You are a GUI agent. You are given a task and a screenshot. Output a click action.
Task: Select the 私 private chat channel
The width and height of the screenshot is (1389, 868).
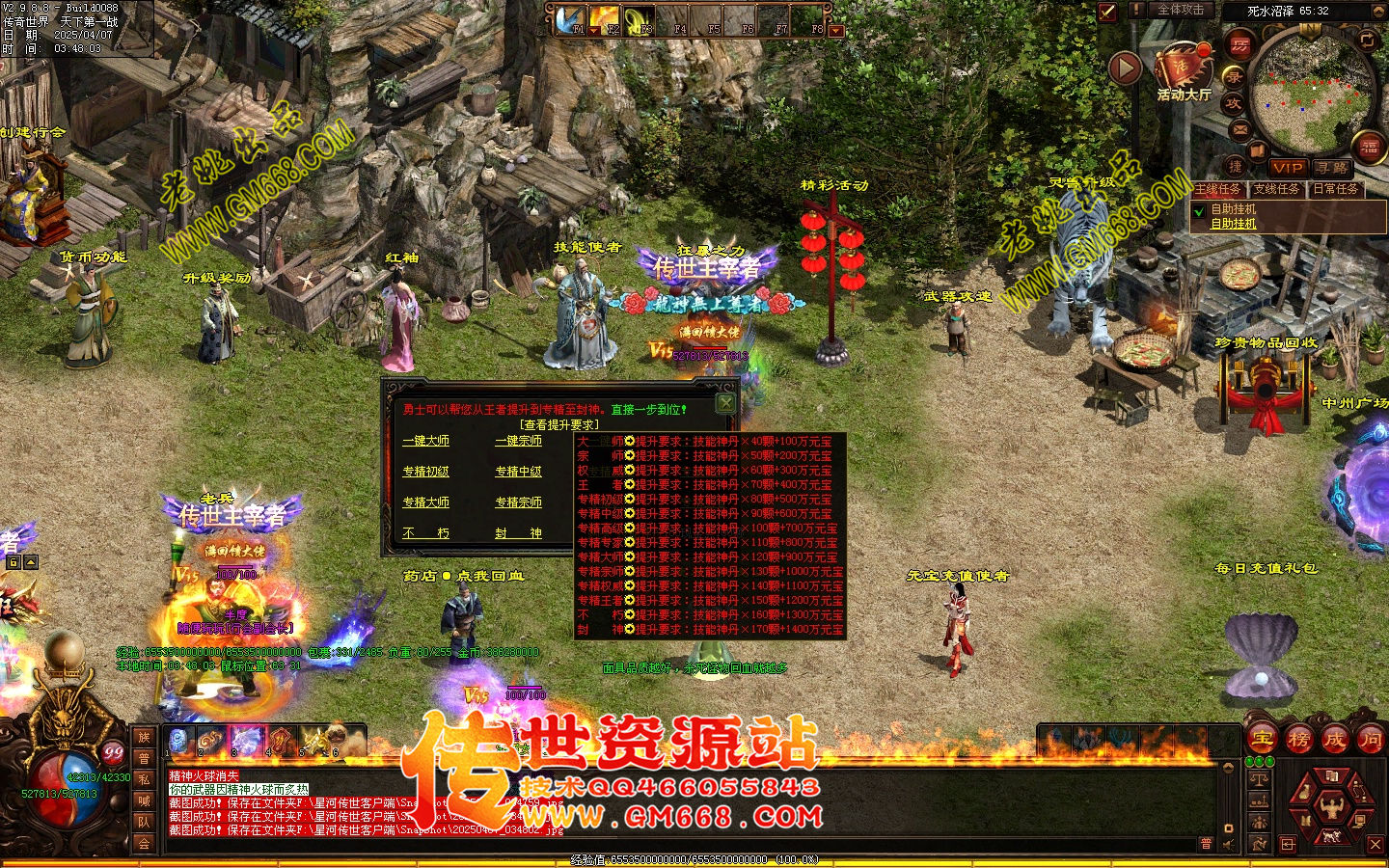pyautogui.click(x=144, y=779)
